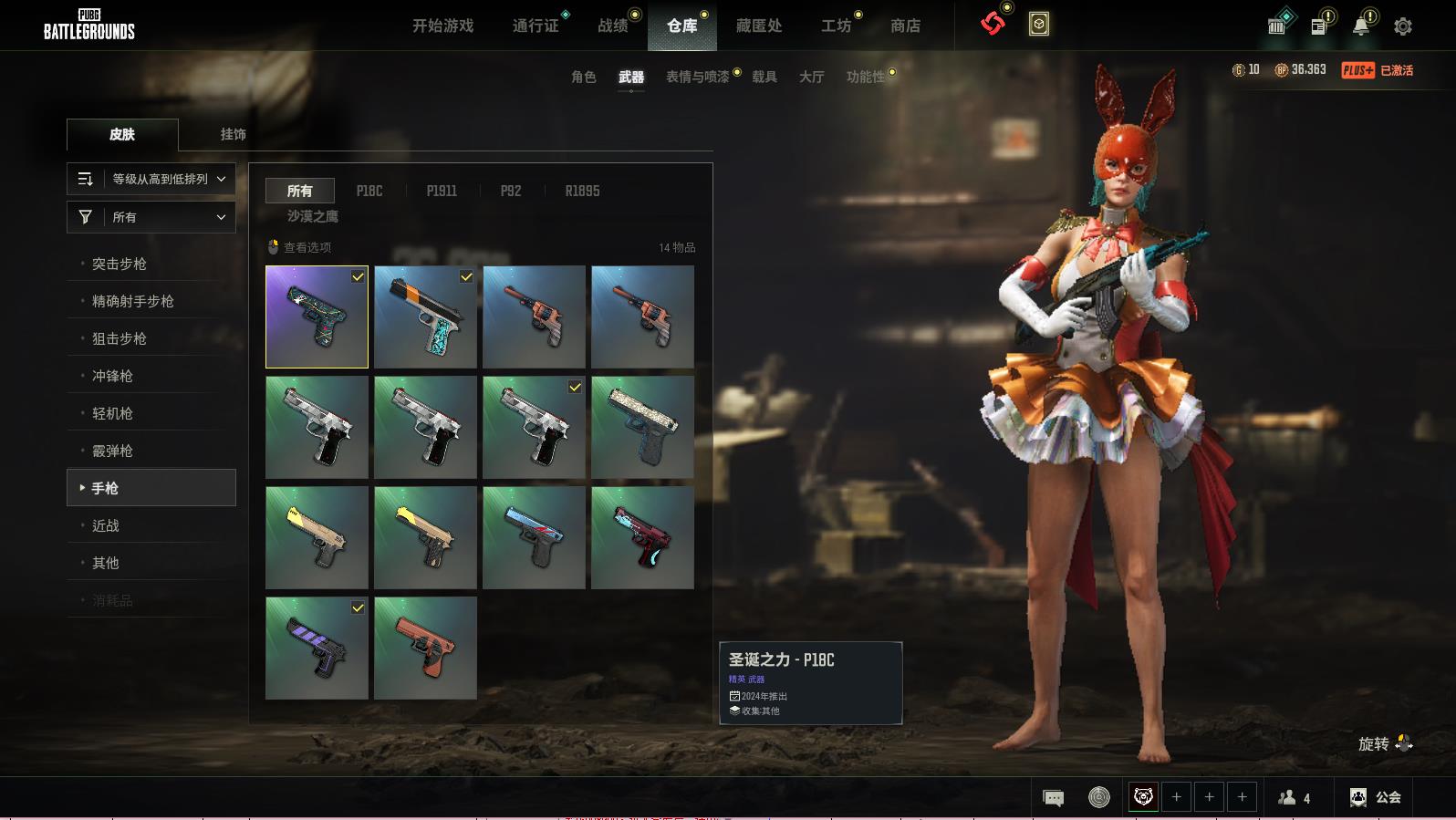1456x820 pixels.
Task: Select the 角色 sub-tab
Action: [583, 77]
